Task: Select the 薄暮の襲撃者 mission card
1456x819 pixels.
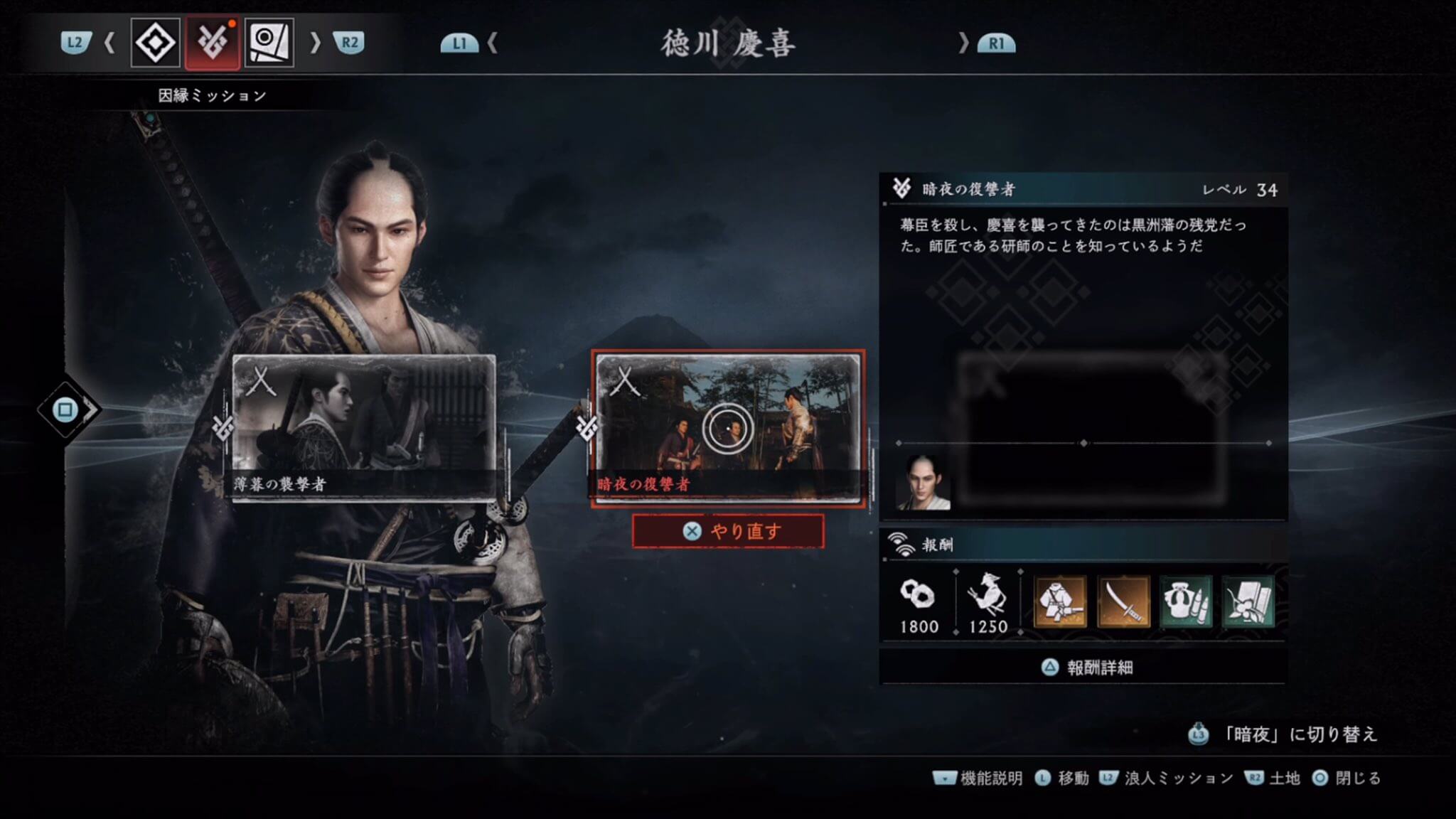Action: (x=364, y=428)
